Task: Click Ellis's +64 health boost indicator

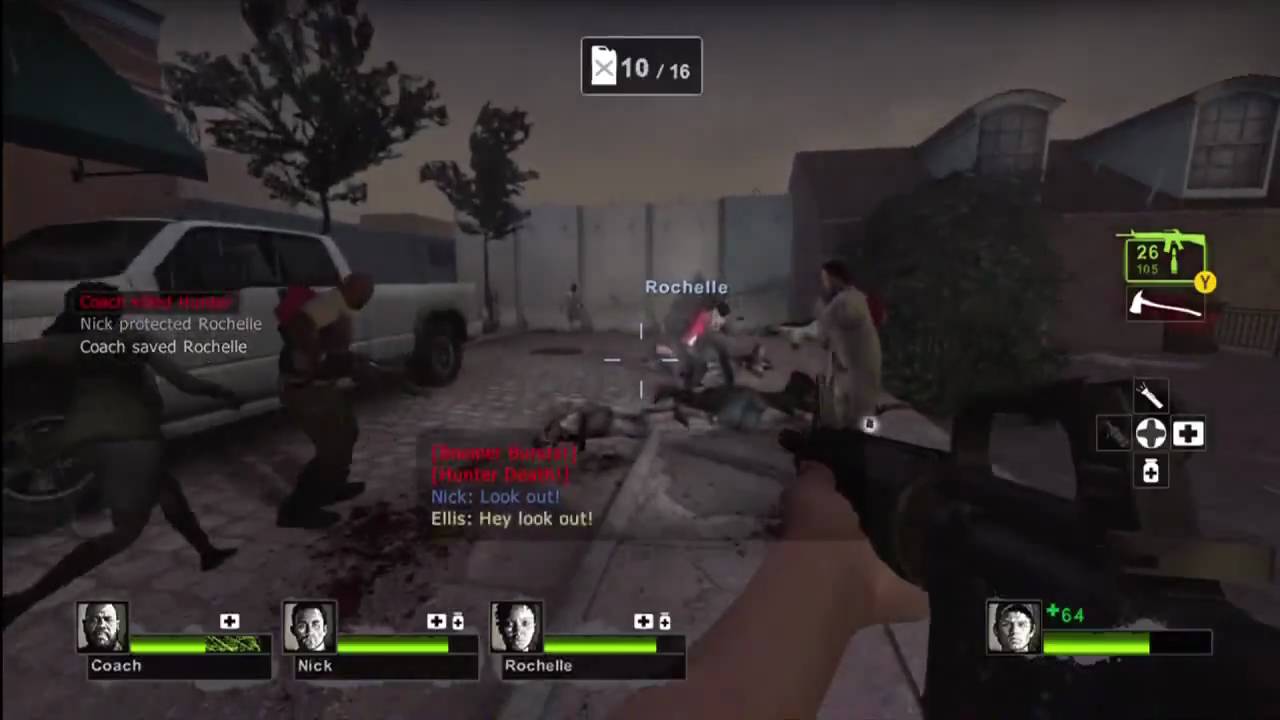Action: click(1066, 615)
